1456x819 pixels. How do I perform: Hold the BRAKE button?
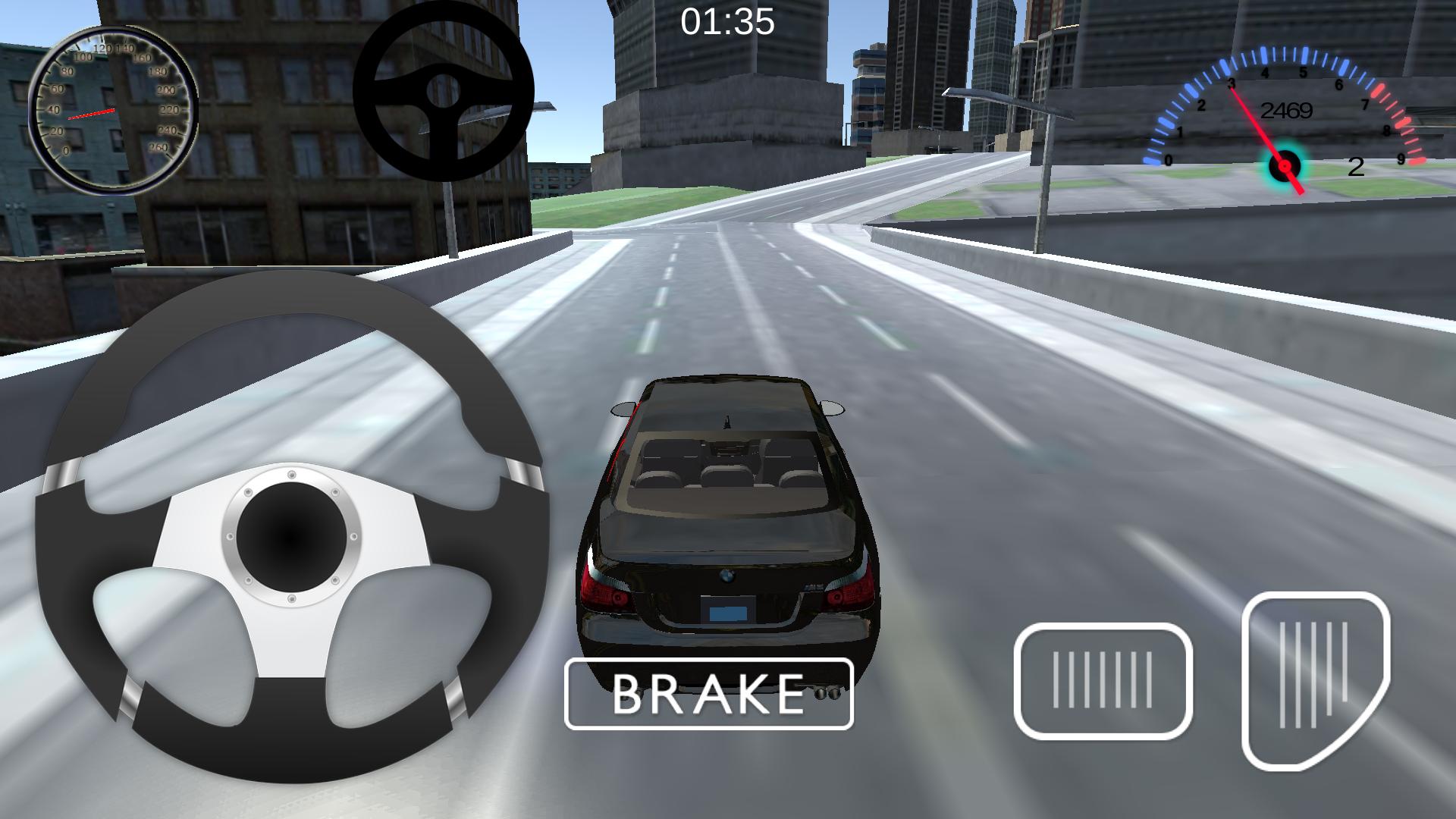pos(708,694)
